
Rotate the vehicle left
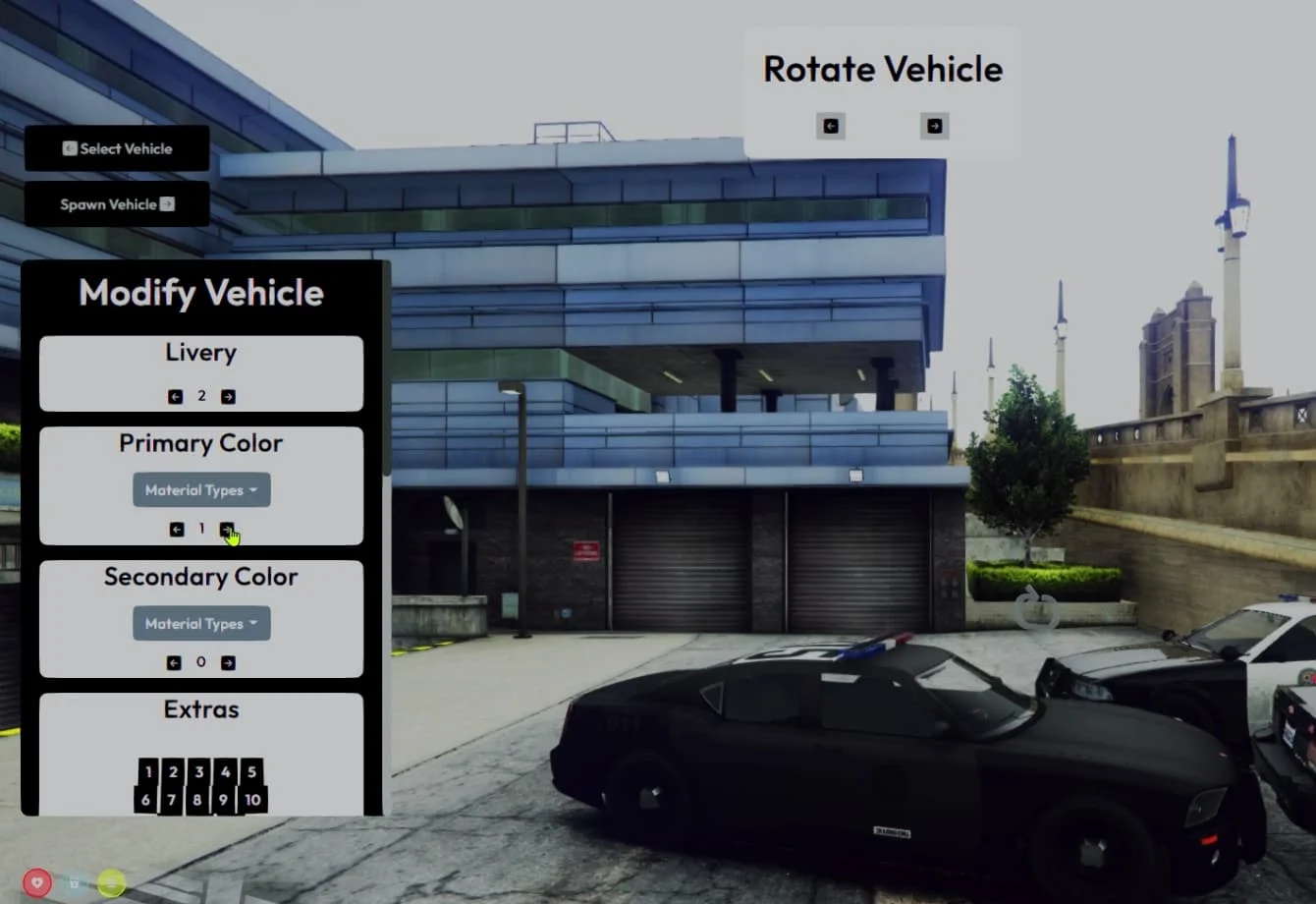click(x=831, y=126)
